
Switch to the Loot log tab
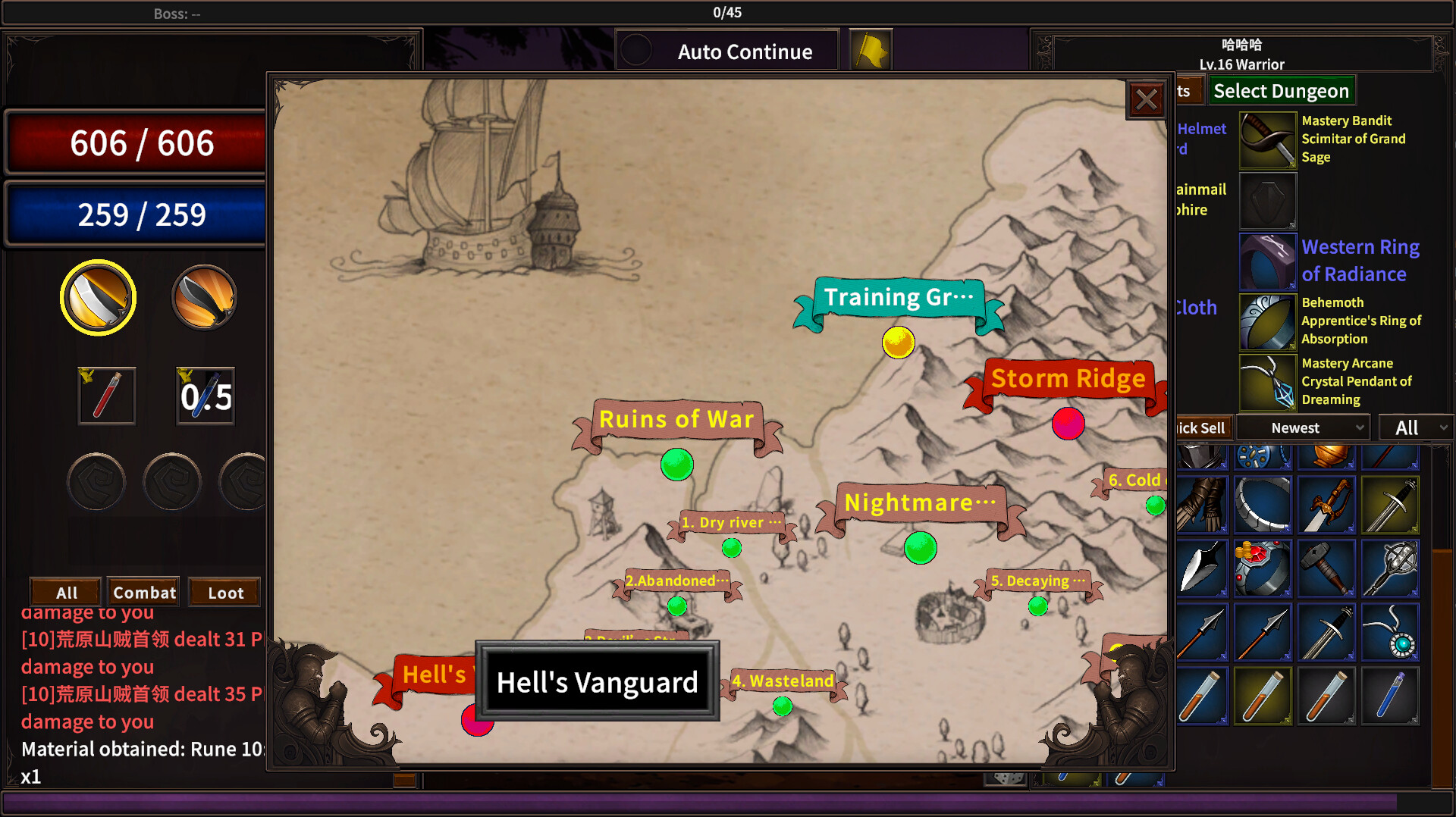coord(224,592)
